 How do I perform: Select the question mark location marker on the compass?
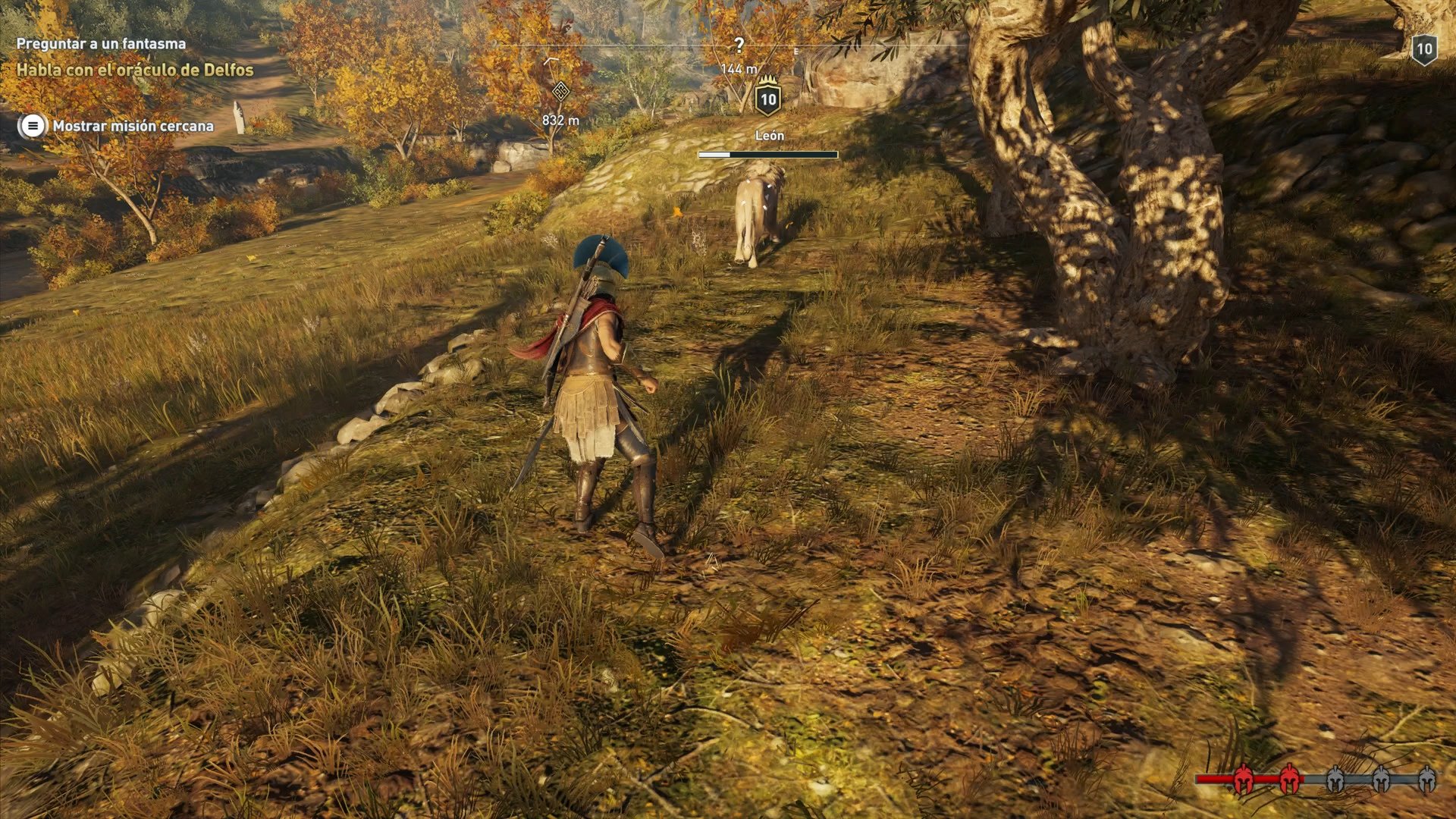click(739, 44)
